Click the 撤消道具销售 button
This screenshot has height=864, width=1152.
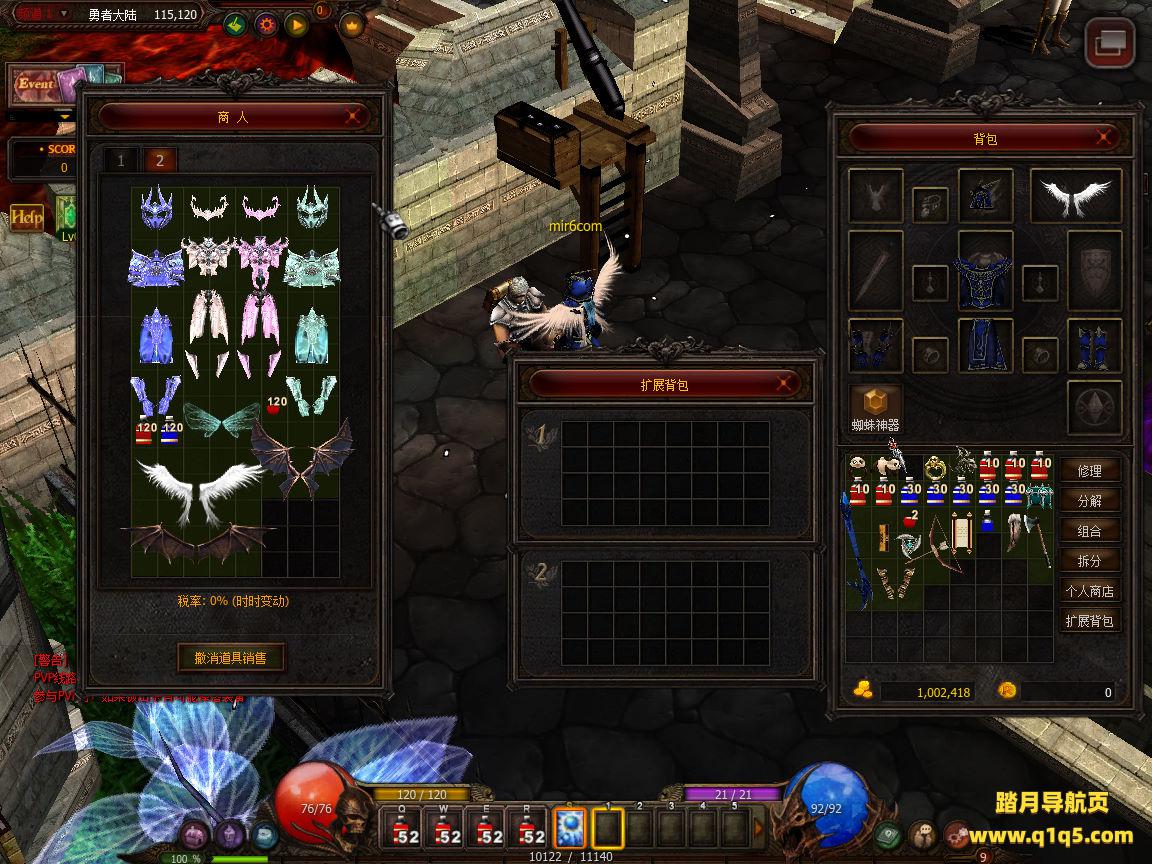point(231,657)
